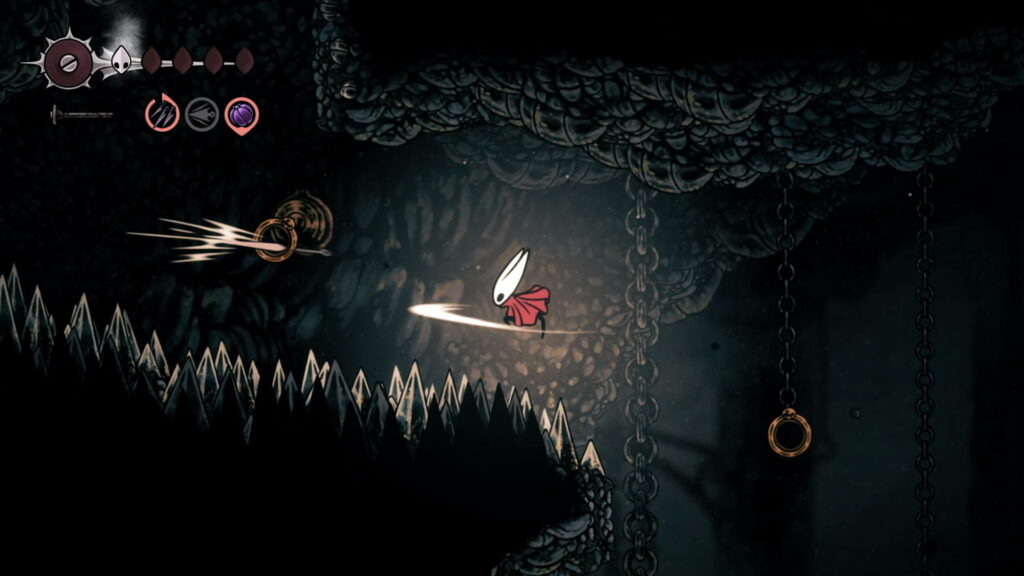Image resolution: width=1024 pixels, height=576 pixels.
Task: Click the greyed-out dash tool icon
Action: (x=201, y=114)
